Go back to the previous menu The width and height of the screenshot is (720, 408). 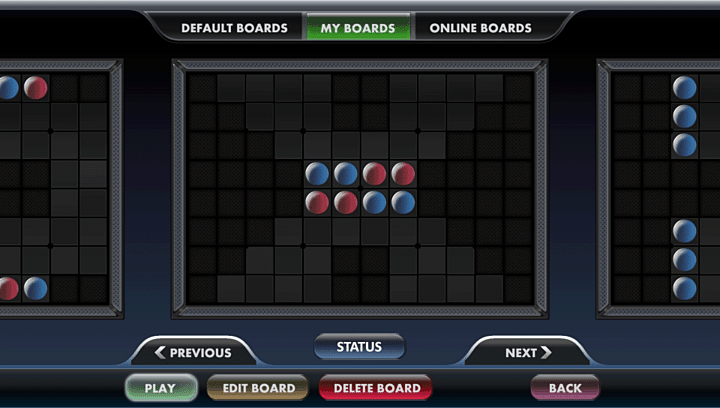(565, 388)
